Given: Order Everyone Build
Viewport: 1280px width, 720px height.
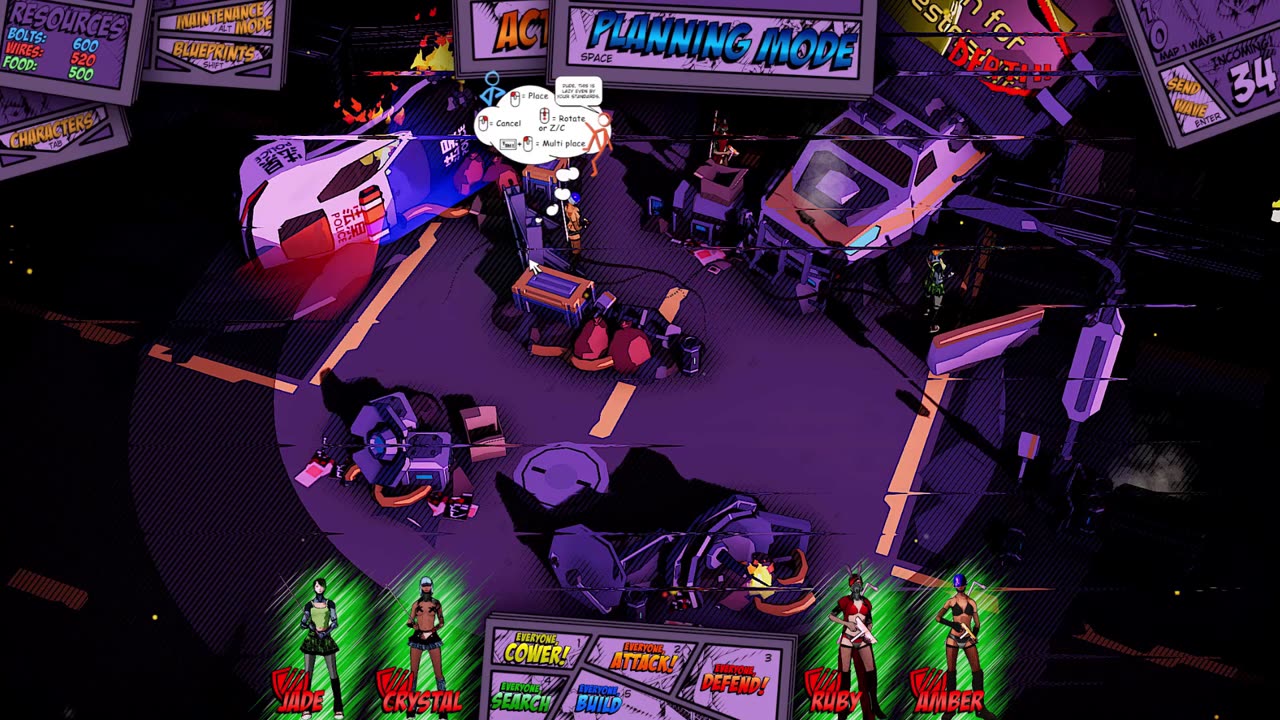Looking at the screenshot, I should [x=600, y=698].
